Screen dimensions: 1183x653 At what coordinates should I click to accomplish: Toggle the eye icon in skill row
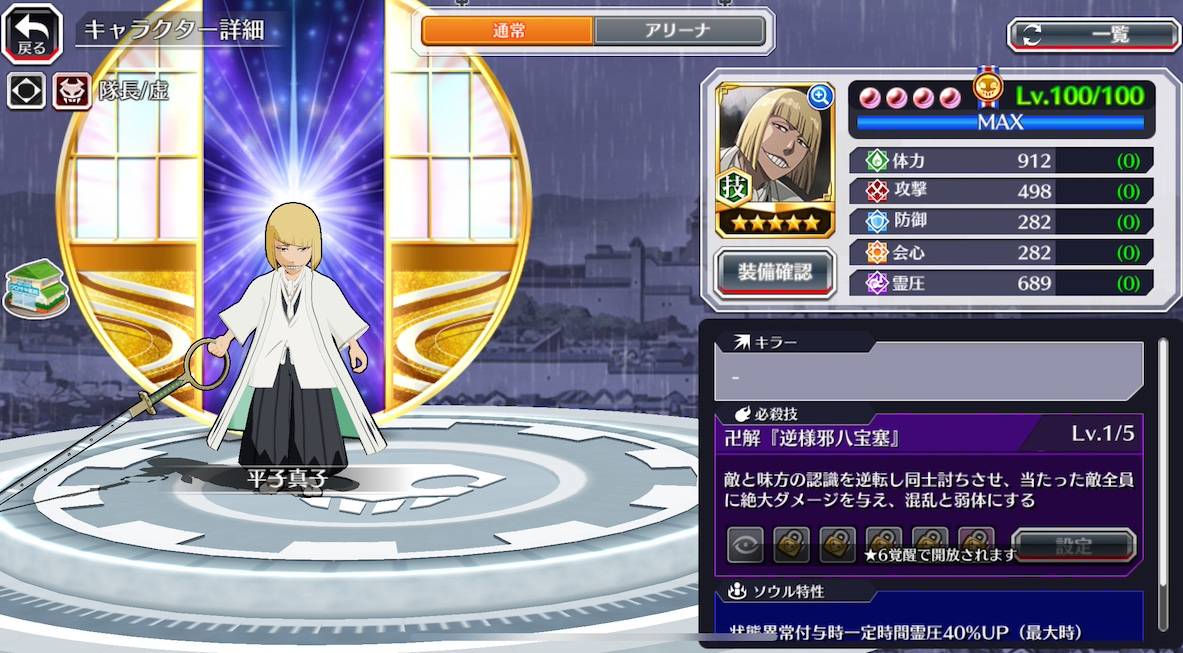pos(745,545)
